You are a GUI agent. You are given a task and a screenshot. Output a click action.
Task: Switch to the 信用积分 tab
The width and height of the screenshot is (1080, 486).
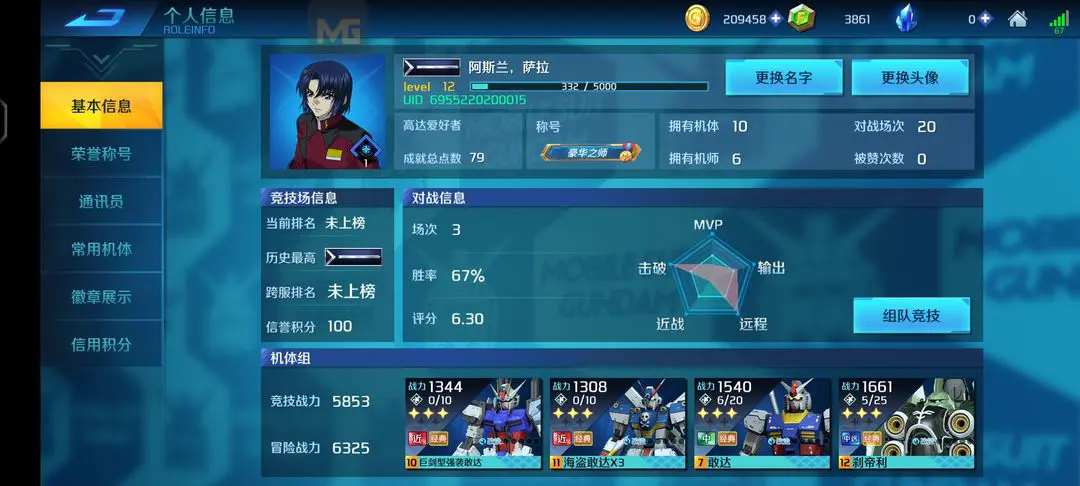point(101,344)
